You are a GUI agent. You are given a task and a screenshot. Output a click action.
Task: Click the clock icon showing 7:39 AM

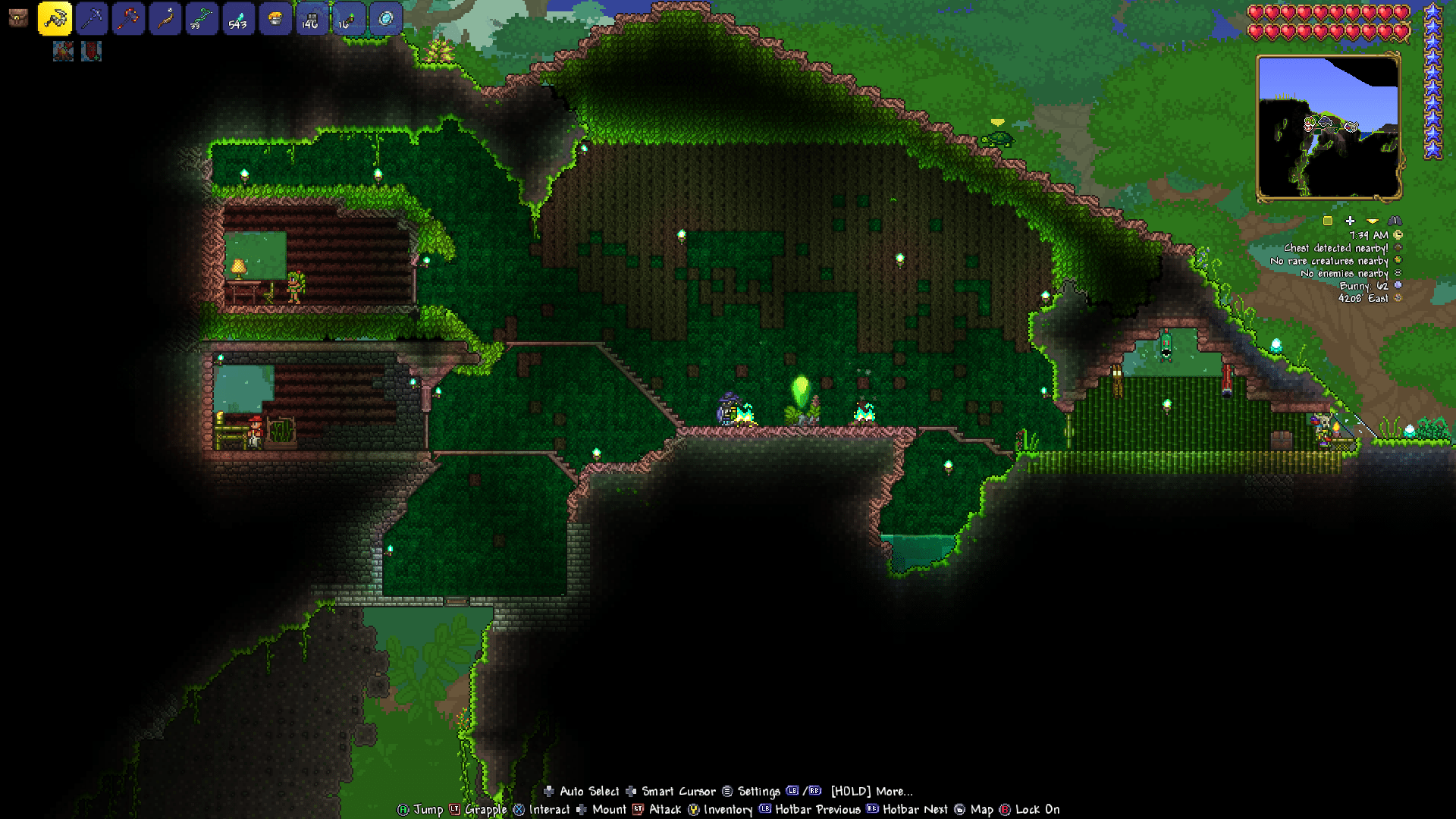pos(1398,235)
